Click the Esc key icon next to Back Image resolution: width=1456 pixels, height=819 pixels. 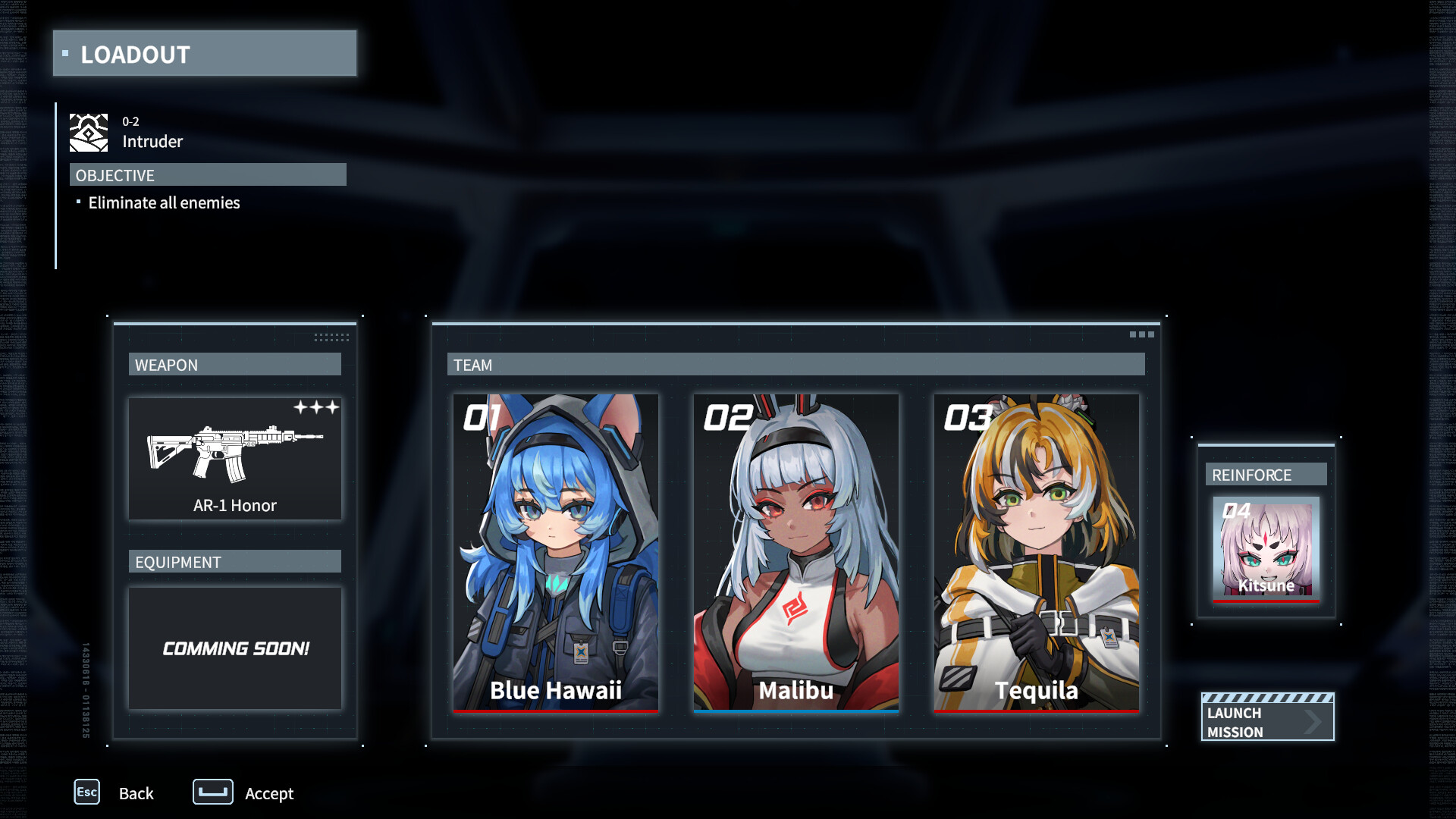[x=86, y=792]
